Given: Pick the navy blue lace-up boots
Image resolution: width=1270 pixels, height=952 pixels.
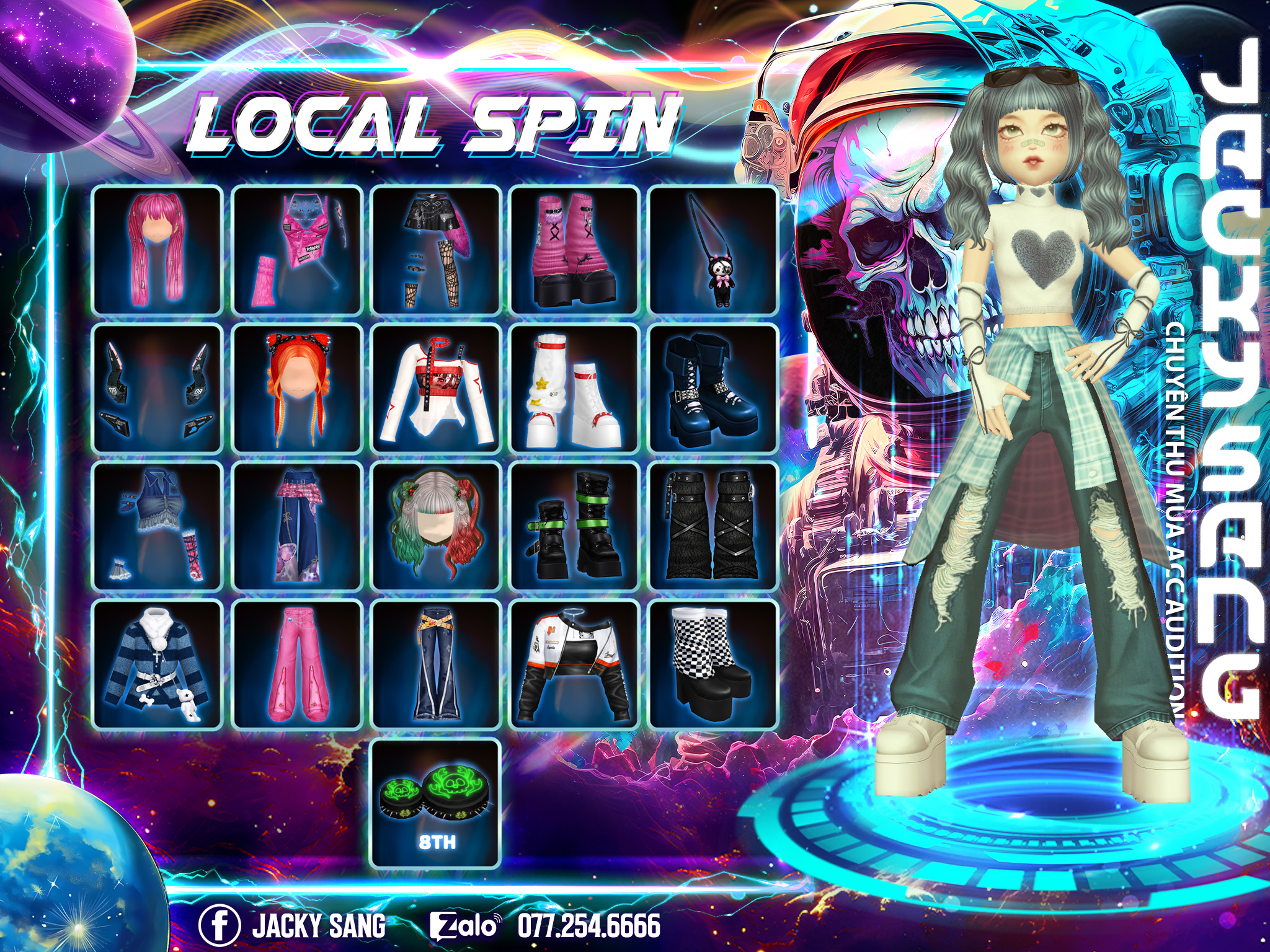Looking at the screenshot, I should point(713,389).
